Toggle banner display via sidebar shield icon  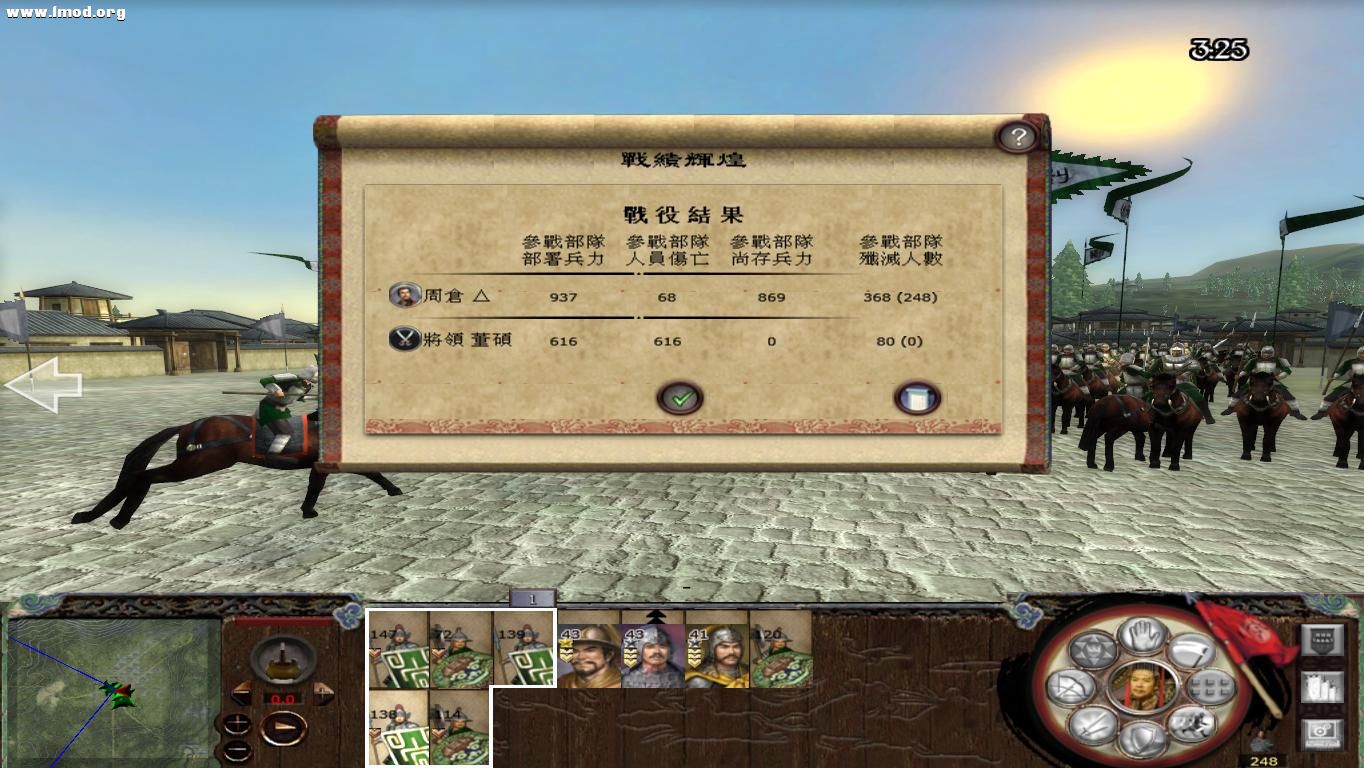1320,637
